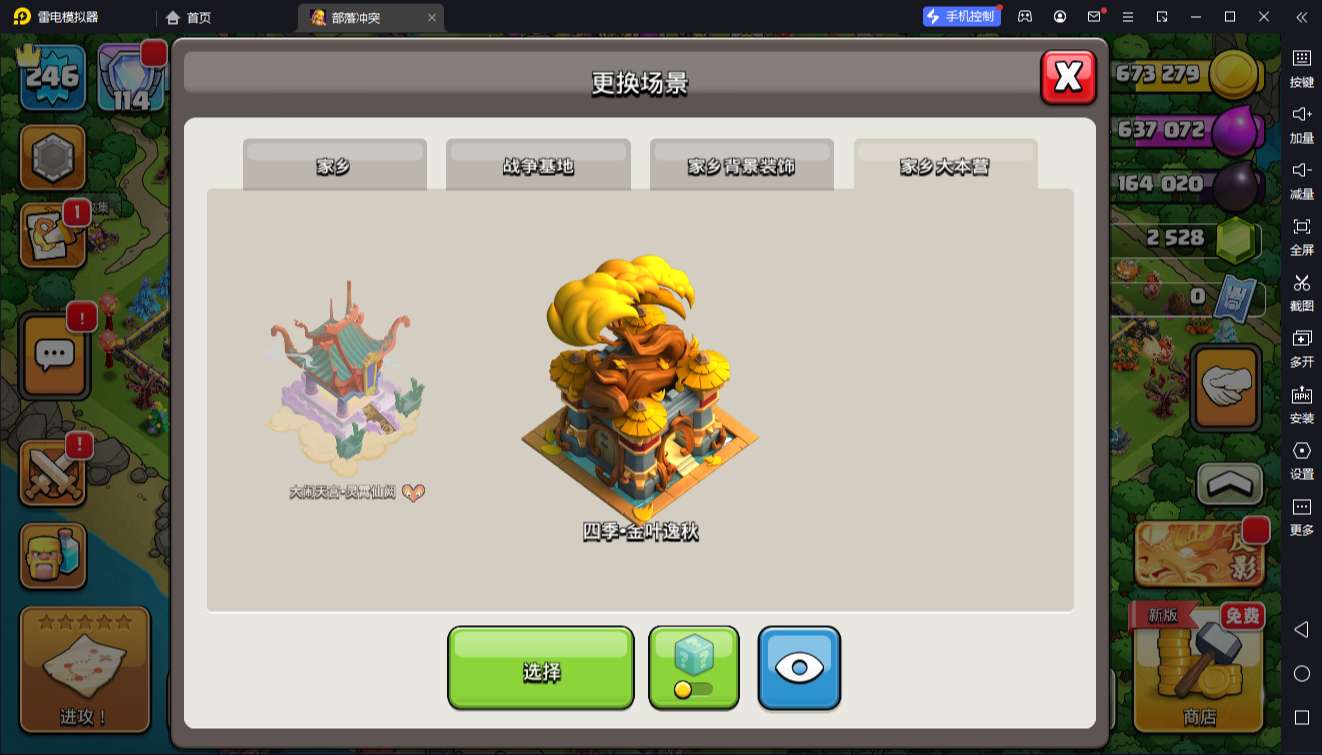Tap the 进攻！ attack map button
The image size is (1322, 755).
pos(85,668)
